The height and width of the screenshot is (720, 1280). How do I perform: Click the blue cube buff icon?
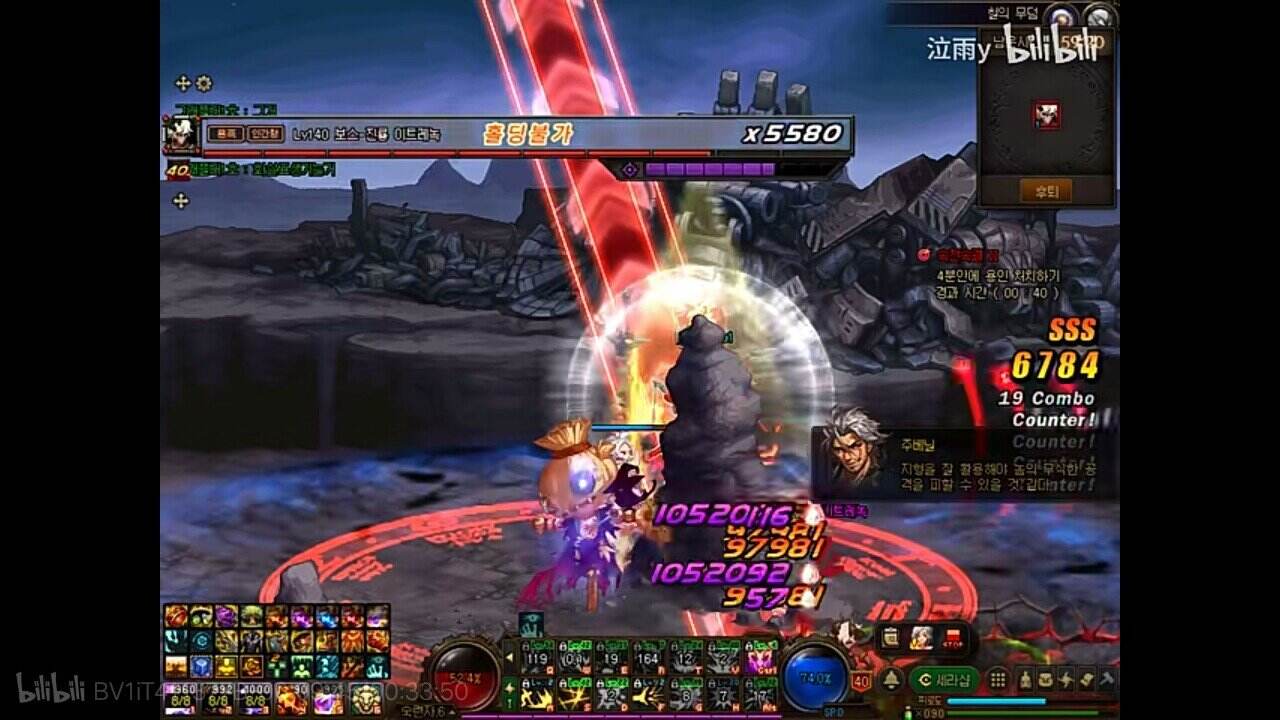pos(201,665)
